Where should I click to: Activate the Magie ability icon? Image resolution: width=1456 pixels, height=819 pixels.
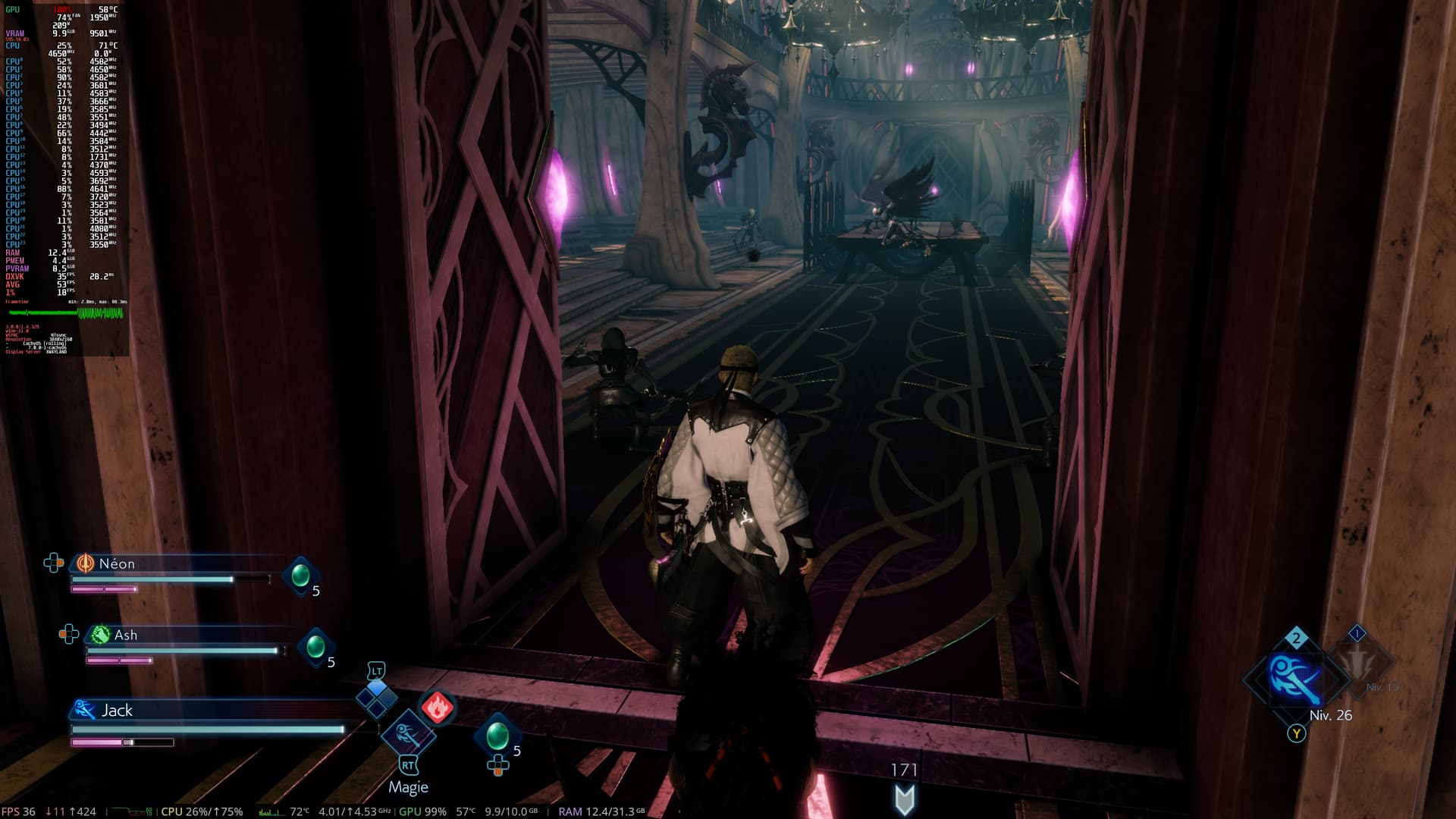click(x=407, y=734)
